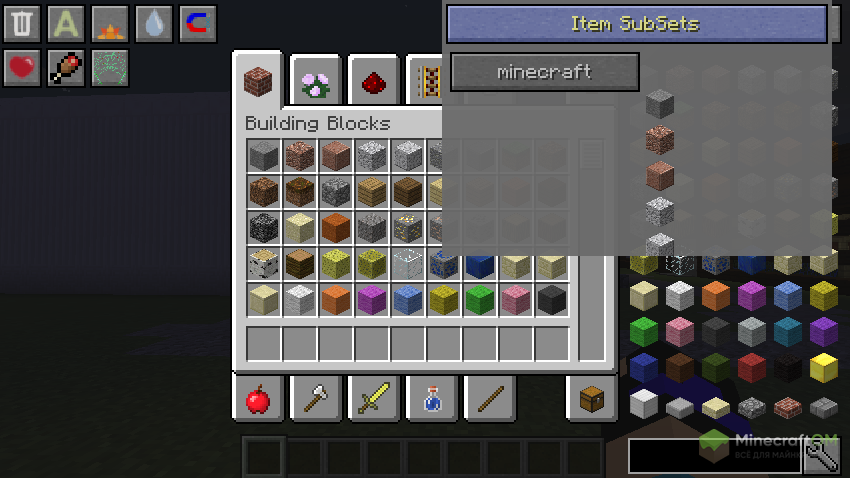Select the minecraft subset entry
850x478 pixels.
(x=544, y=72)
